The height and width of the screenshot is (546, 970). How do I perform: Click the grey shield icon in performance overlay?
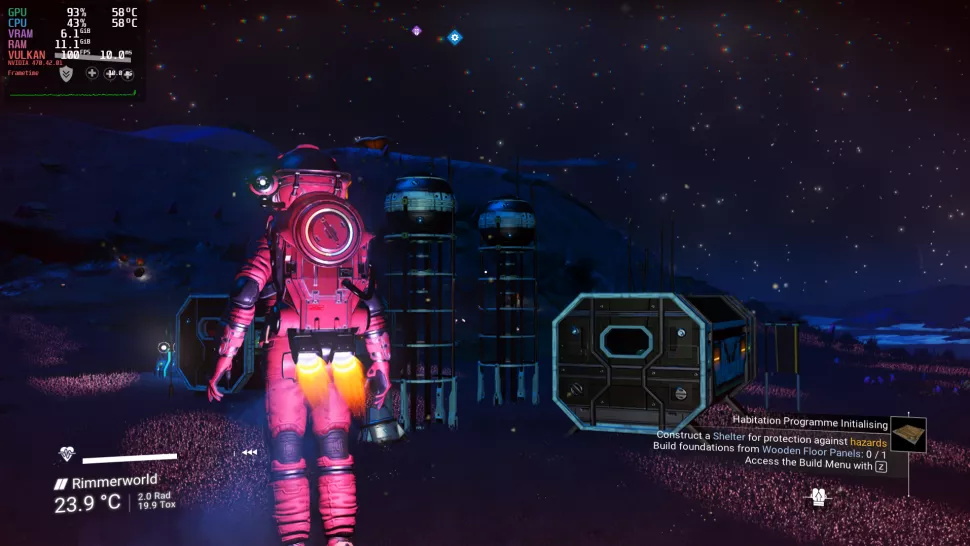coord(66,73)
